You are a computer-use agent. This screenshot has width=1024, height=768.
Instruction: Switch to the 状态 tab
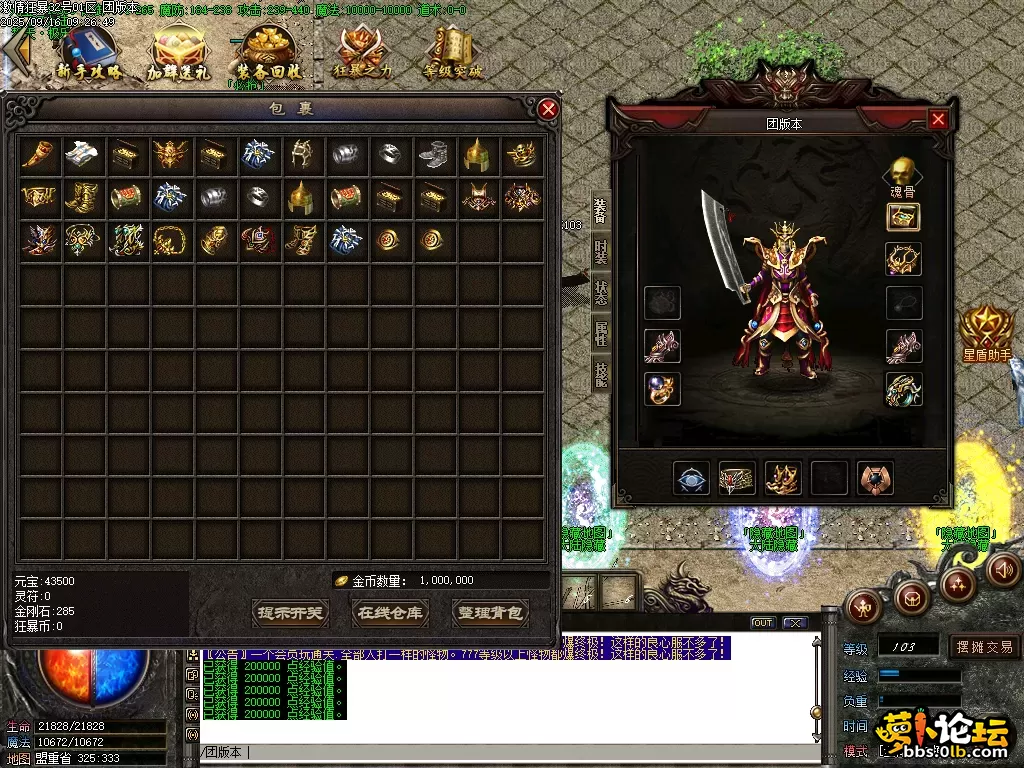(600, 291)
